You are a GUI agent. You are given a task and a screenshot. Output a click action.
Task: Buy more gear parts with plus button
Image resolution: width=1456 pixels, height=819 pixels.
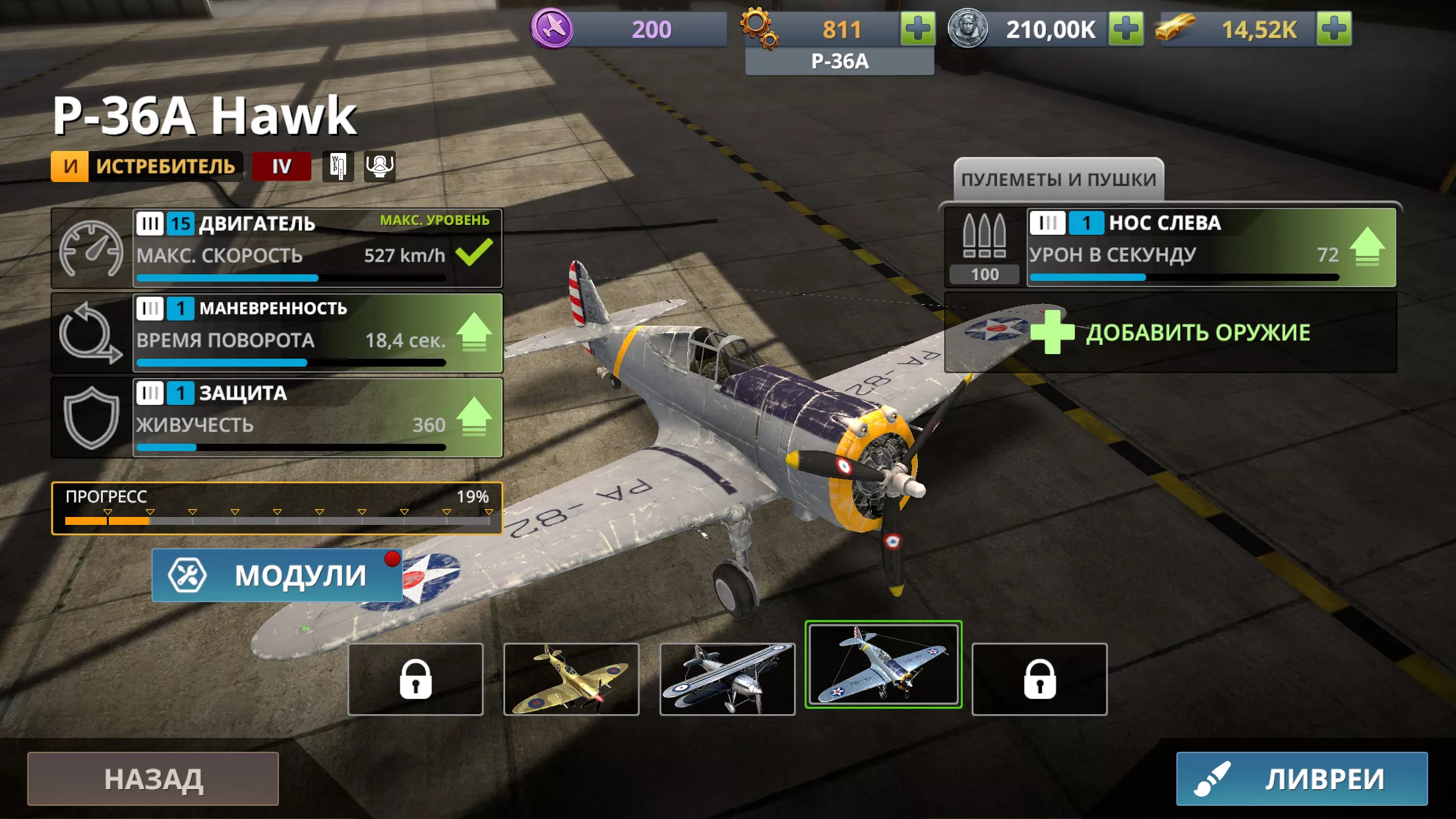point(918,29)
